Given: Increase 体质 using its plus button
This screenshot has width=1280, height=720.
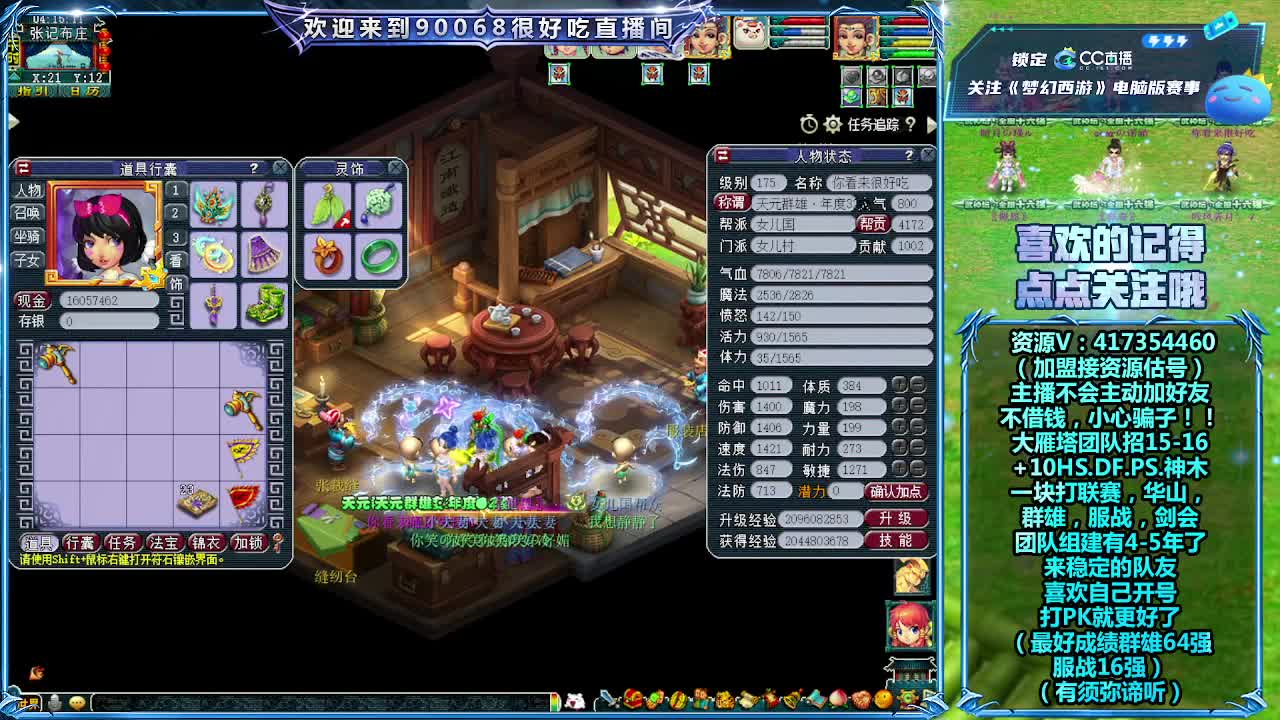Looking at the screenshot, I should [x=900, y=383].
